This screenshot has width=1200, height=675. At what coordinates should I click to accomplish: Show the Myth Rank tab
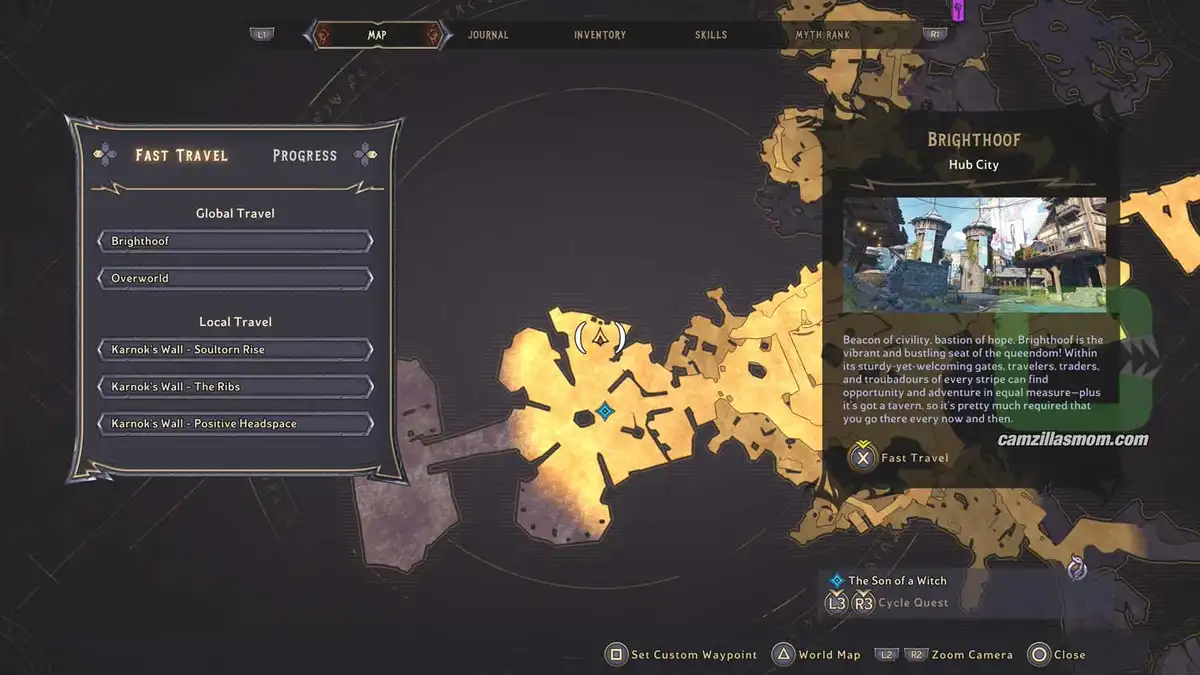click(x=822, y=35)
